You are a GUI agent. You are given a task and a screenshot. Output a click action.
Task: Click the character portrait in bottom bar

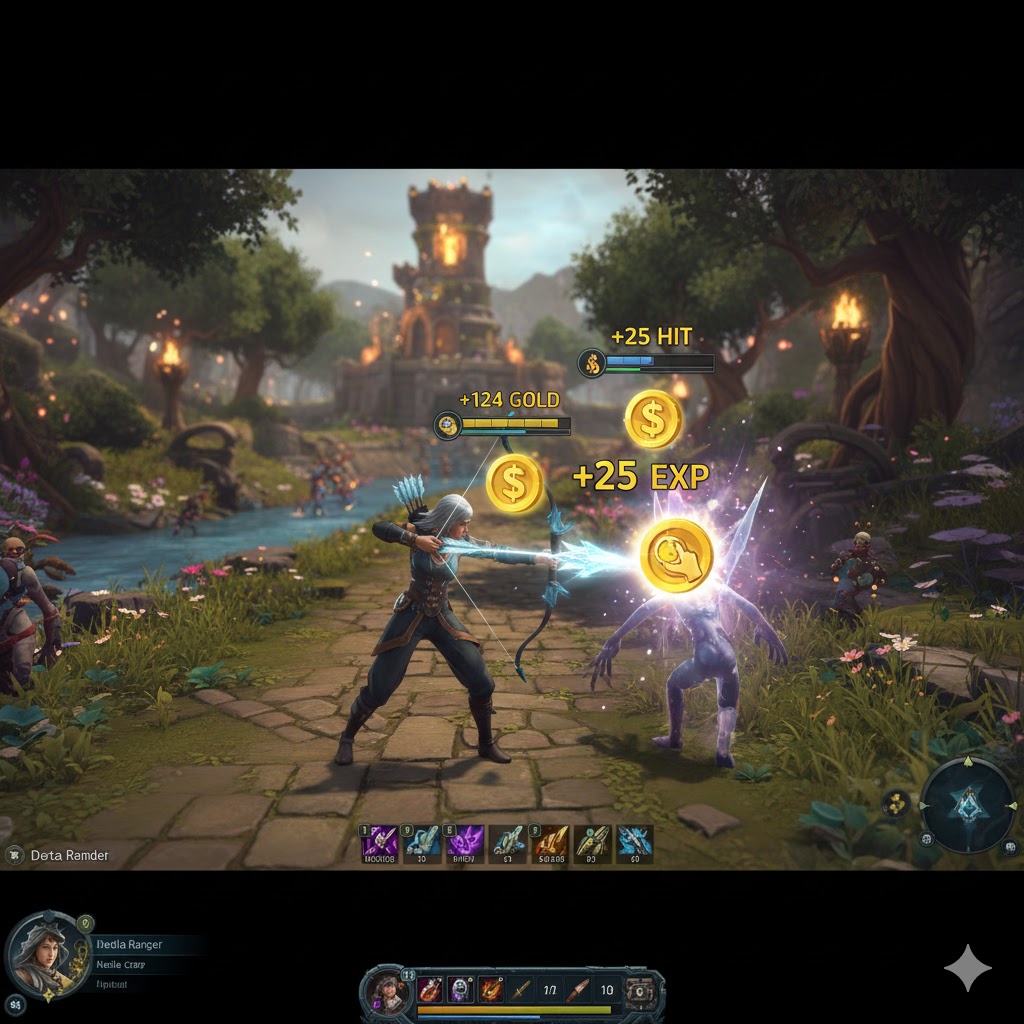386,991
